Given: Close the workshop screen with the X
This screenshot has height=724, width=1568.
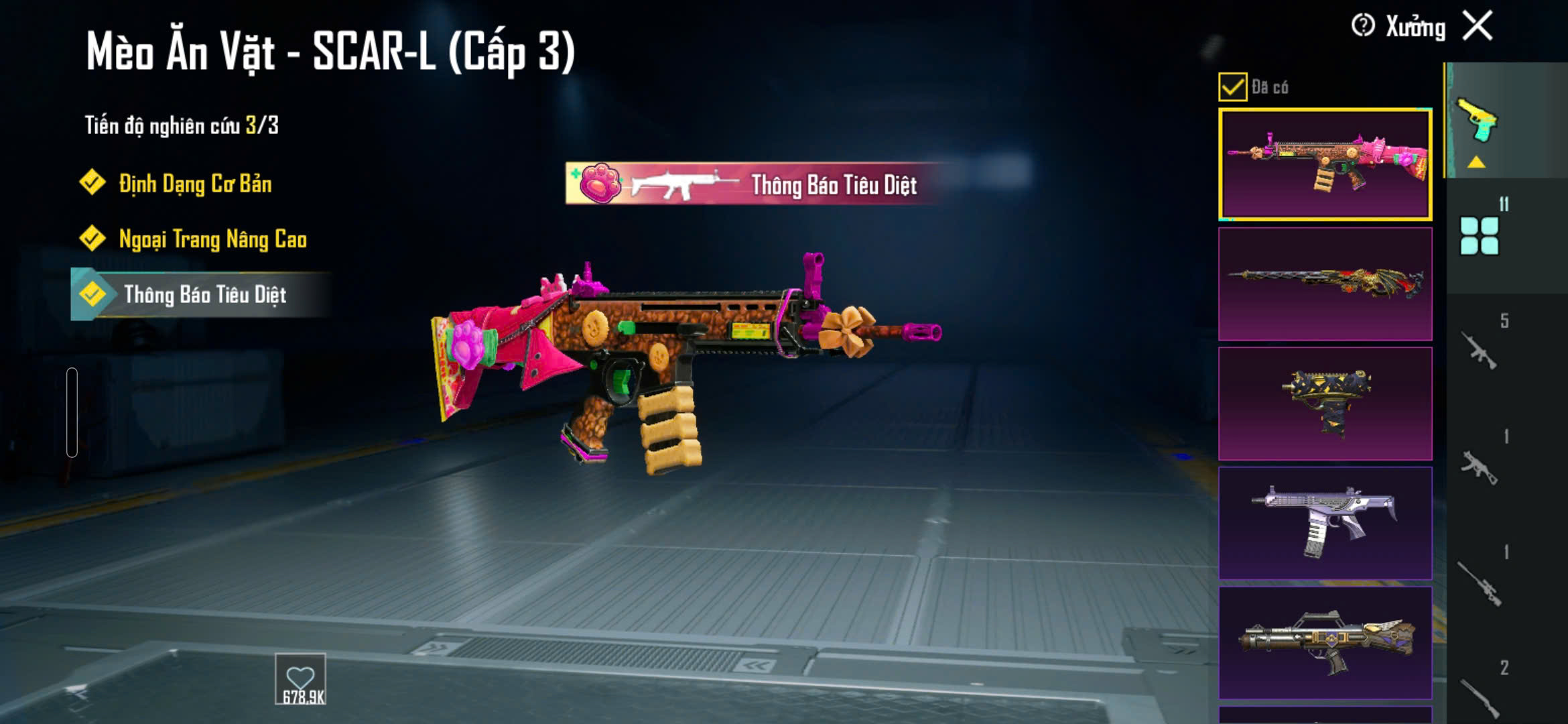Looking at the screenshot, I should coord(1478,27).
